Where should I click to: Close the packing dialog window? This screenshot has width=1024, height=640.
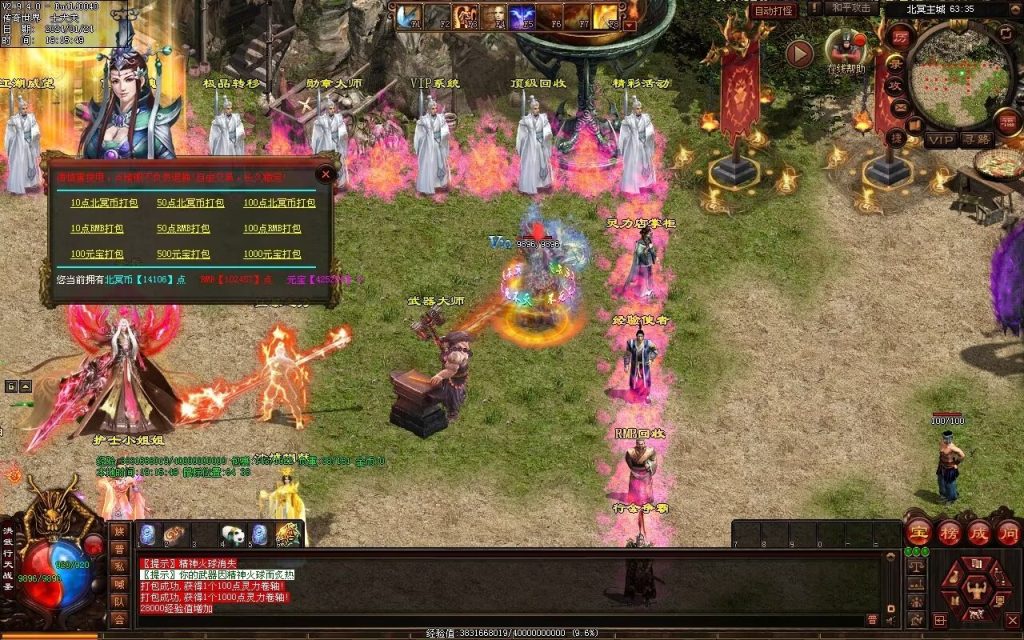point(325,174)
